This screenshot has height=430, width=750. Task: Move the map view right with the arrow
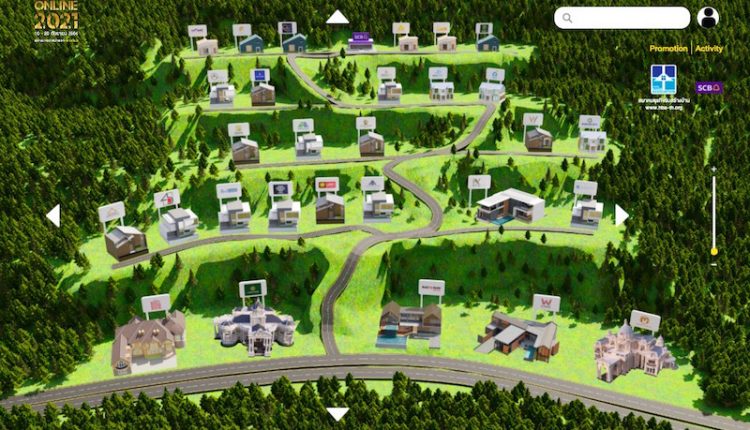tap(621, 215)
